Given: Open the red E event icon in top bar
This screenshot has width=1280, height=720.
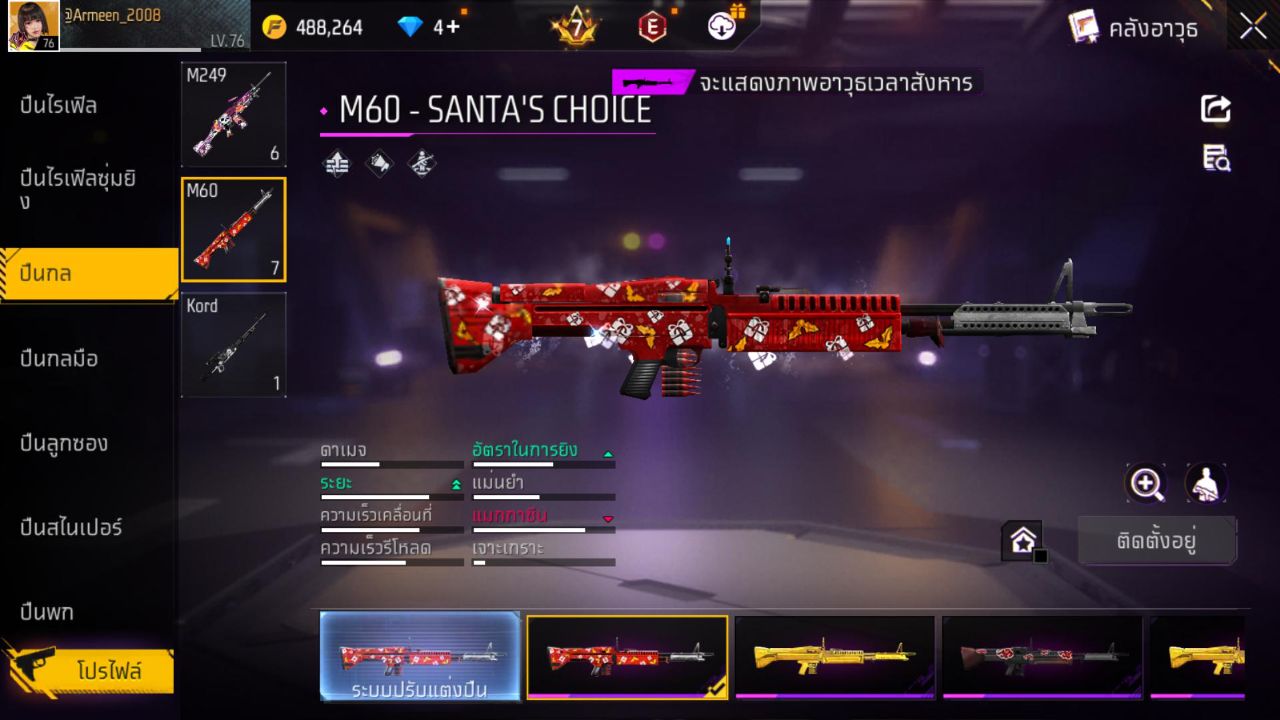Looking at the screenshot, I should 653,27.
